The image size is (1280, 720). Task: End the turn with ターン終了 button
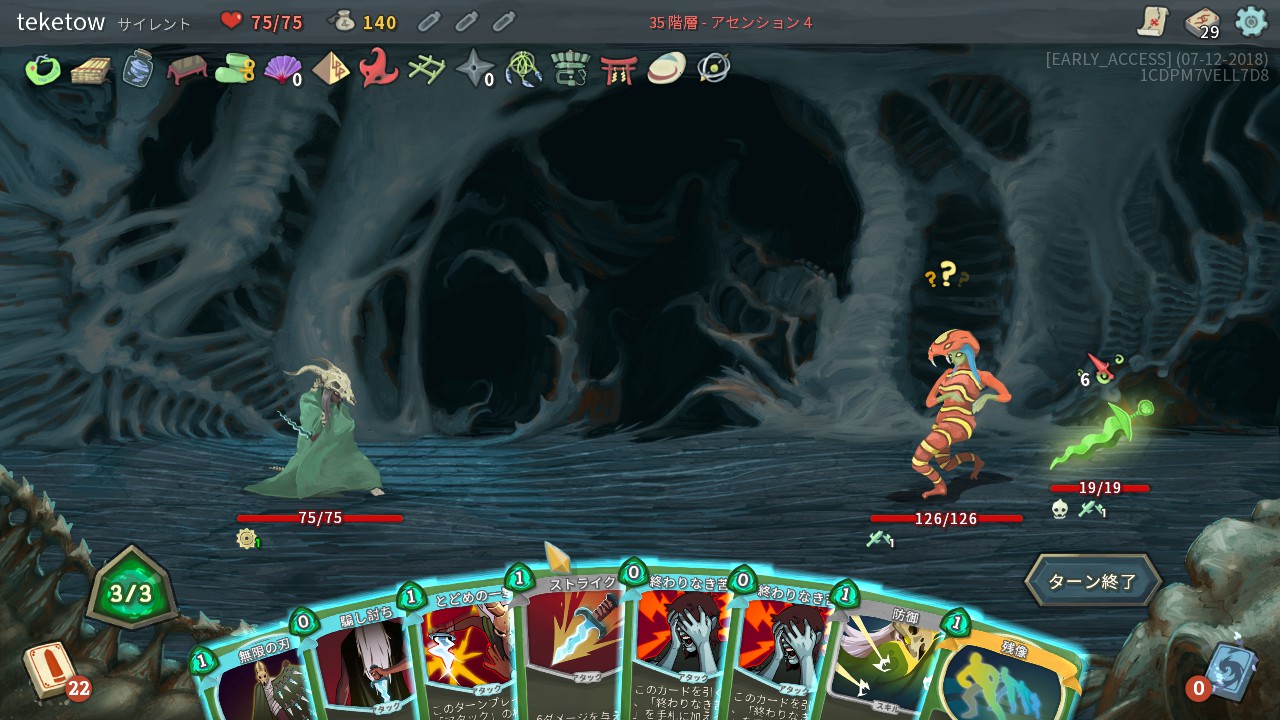(x=1093, y=581)
